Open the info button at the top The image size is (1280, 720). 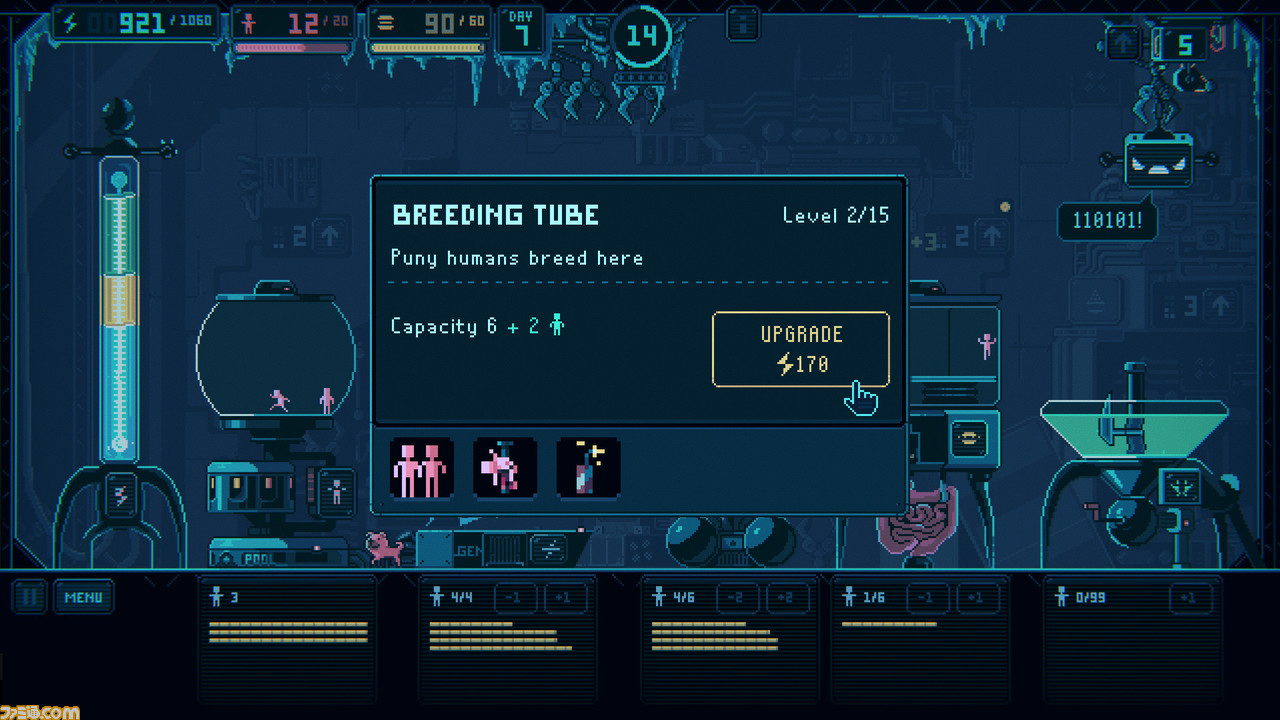pos(742,23)
